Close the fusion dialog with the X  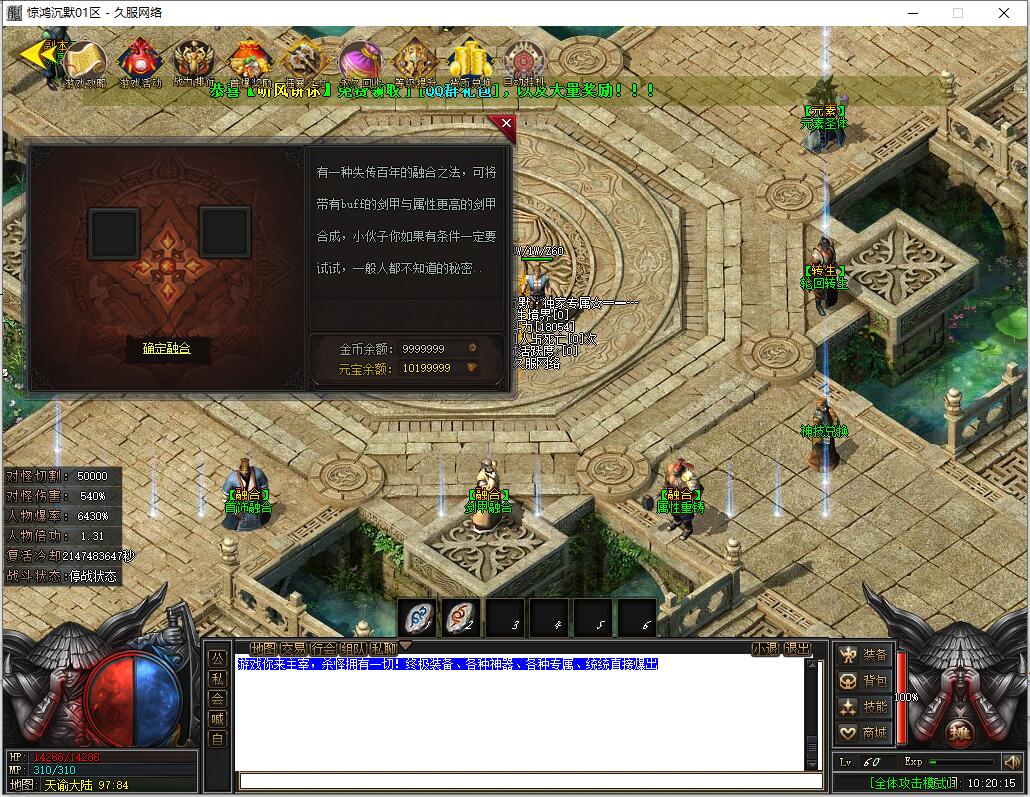506,124
